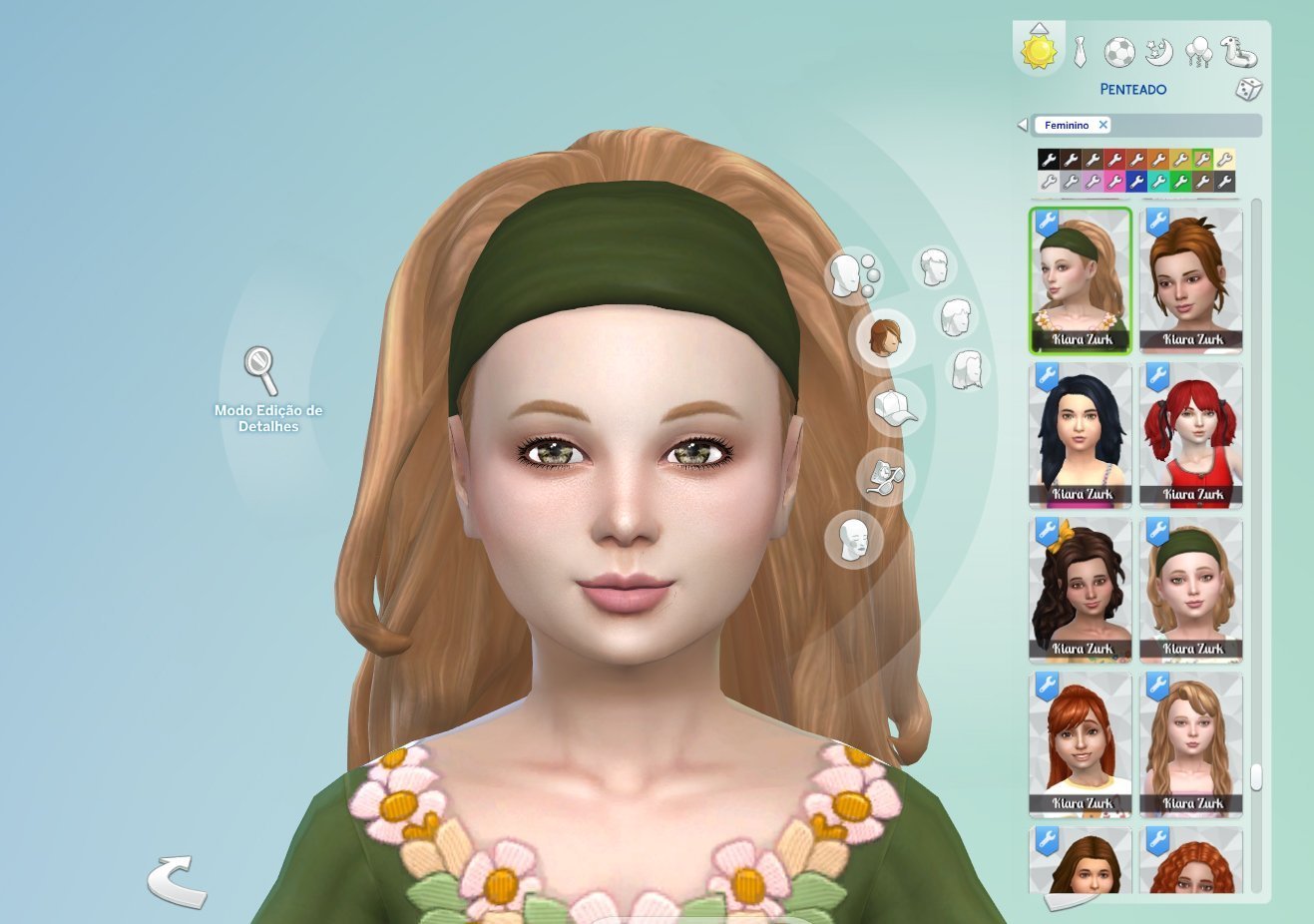Click the undo arrow button
Image resolution: width=1314 pixels, height=924 pixels.
click(x=176, y=880)
